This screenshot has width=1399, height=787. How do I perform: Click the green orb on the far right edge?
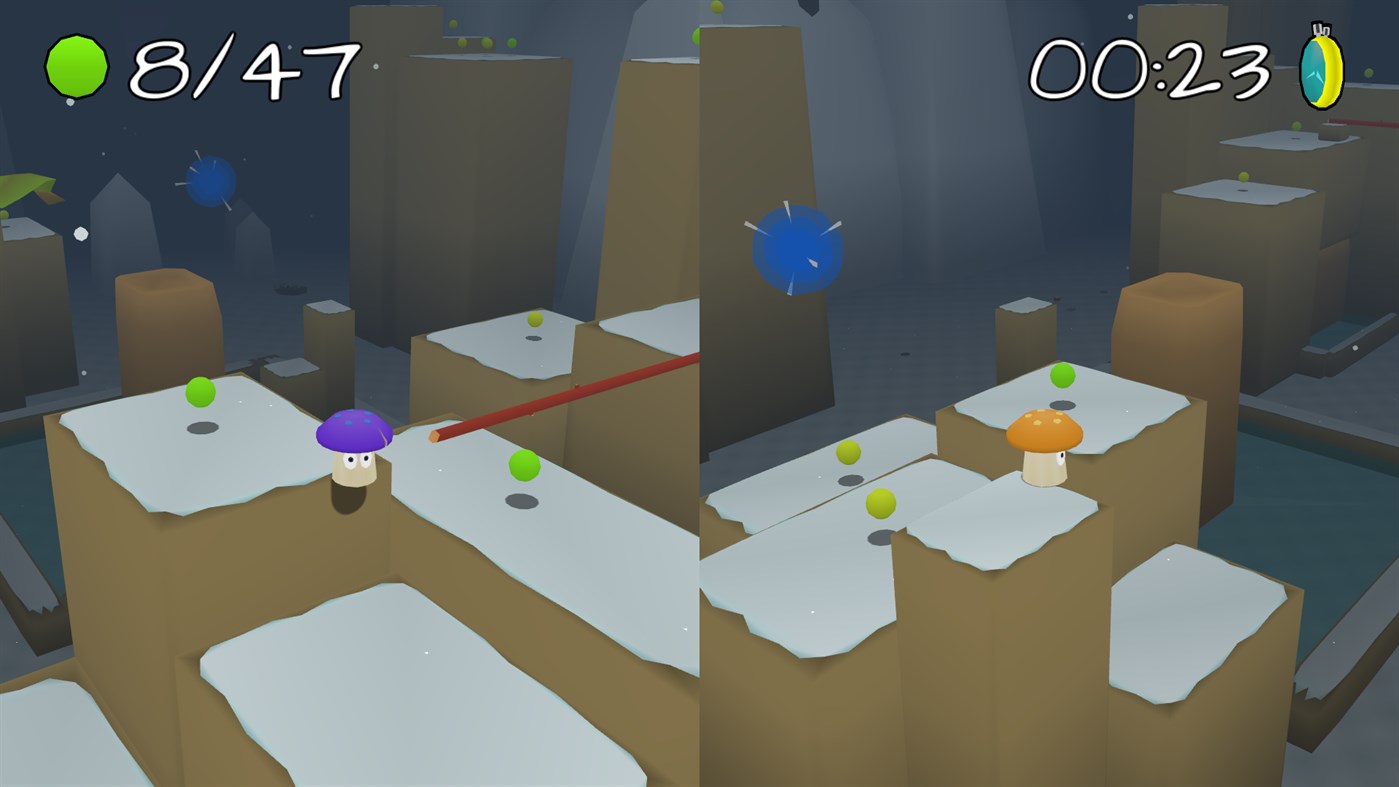coord(1367,72)
